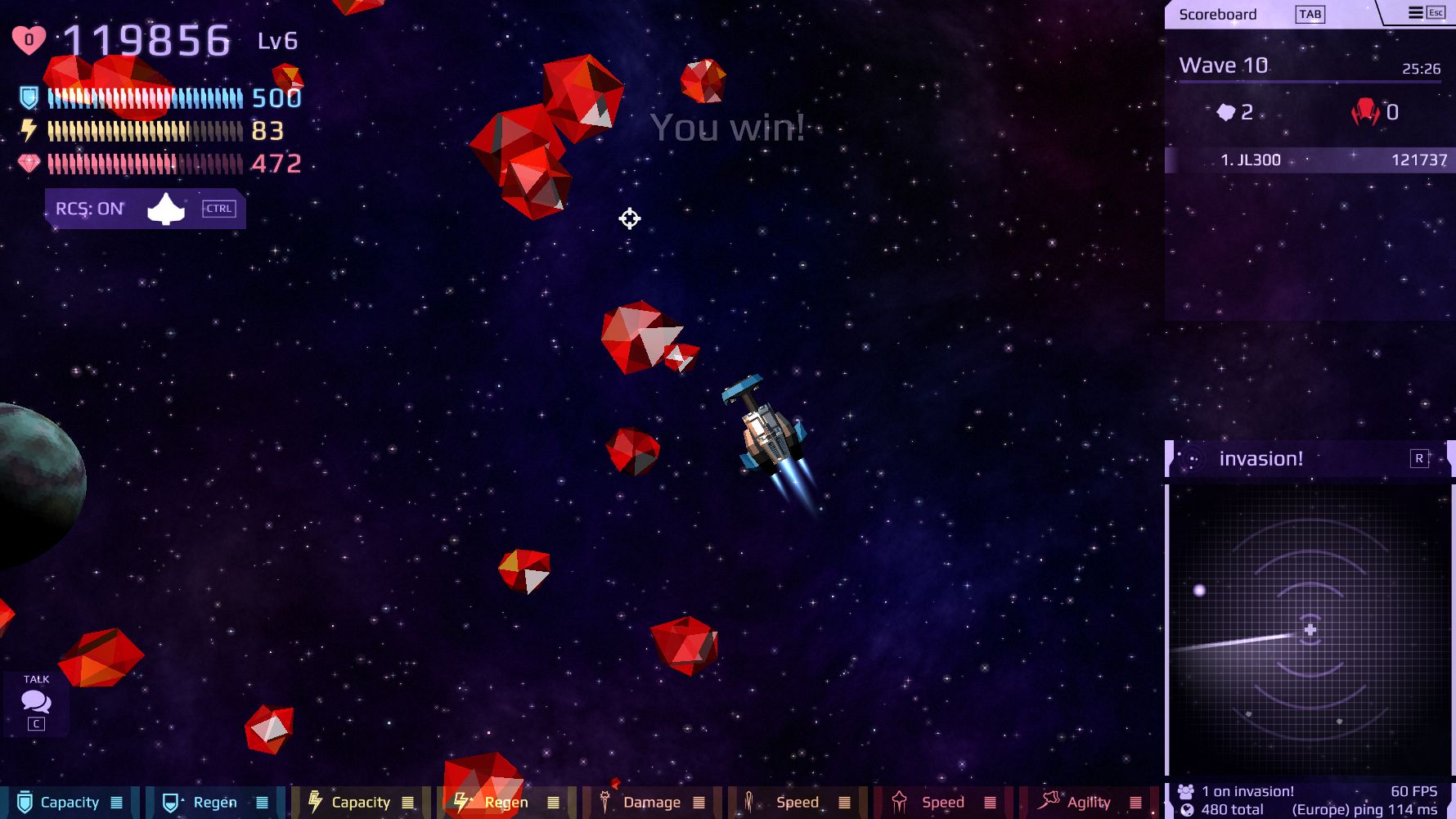Select the shield Capacity upgrade icon

point(24,802)
